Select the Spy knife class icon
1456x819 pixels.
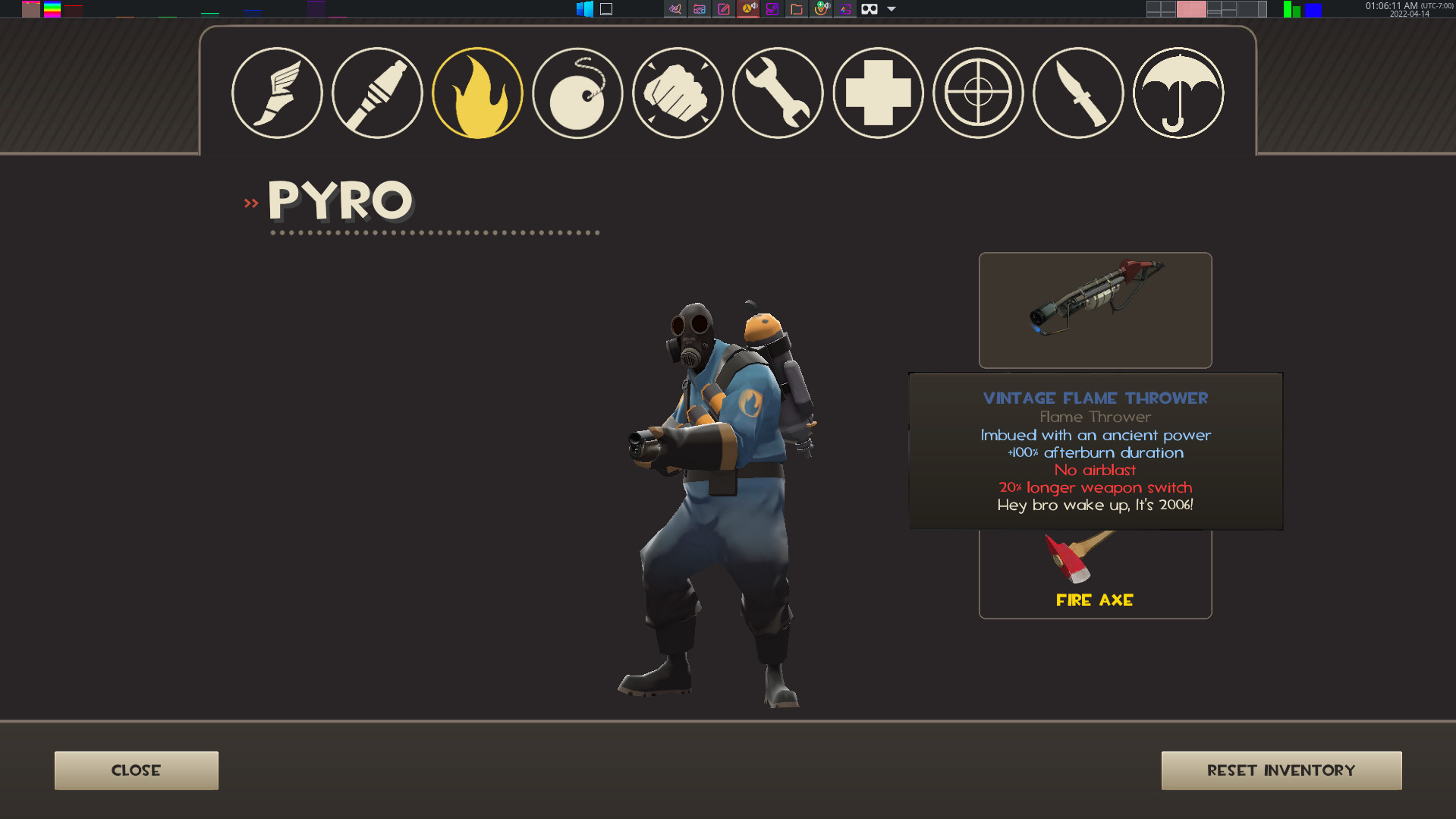point(1077,92)
